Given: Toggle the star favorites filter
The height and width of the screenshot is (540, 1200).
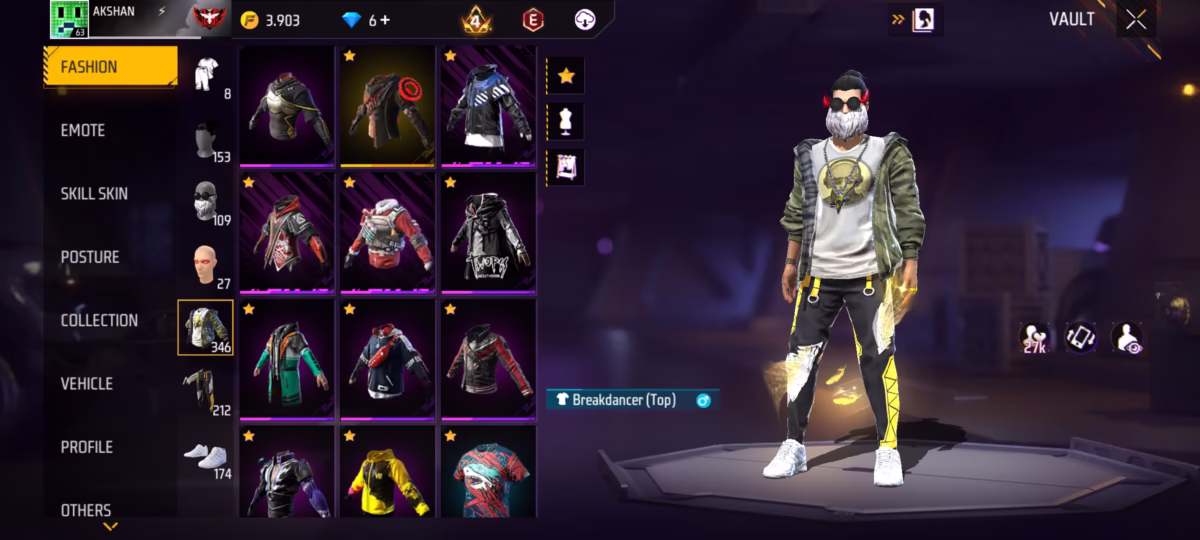Looking at the screenshot, I should [x=566, y=76].
